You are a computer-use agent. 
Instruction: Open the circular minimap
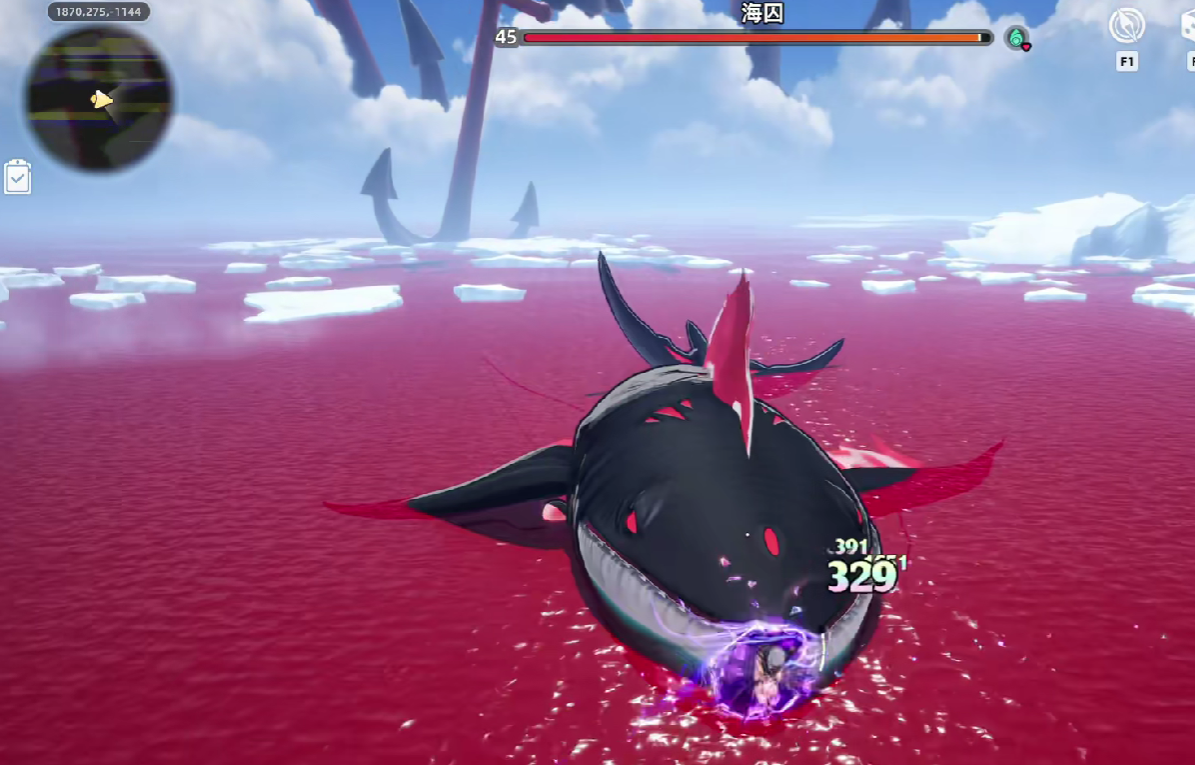tap(98, 98)
